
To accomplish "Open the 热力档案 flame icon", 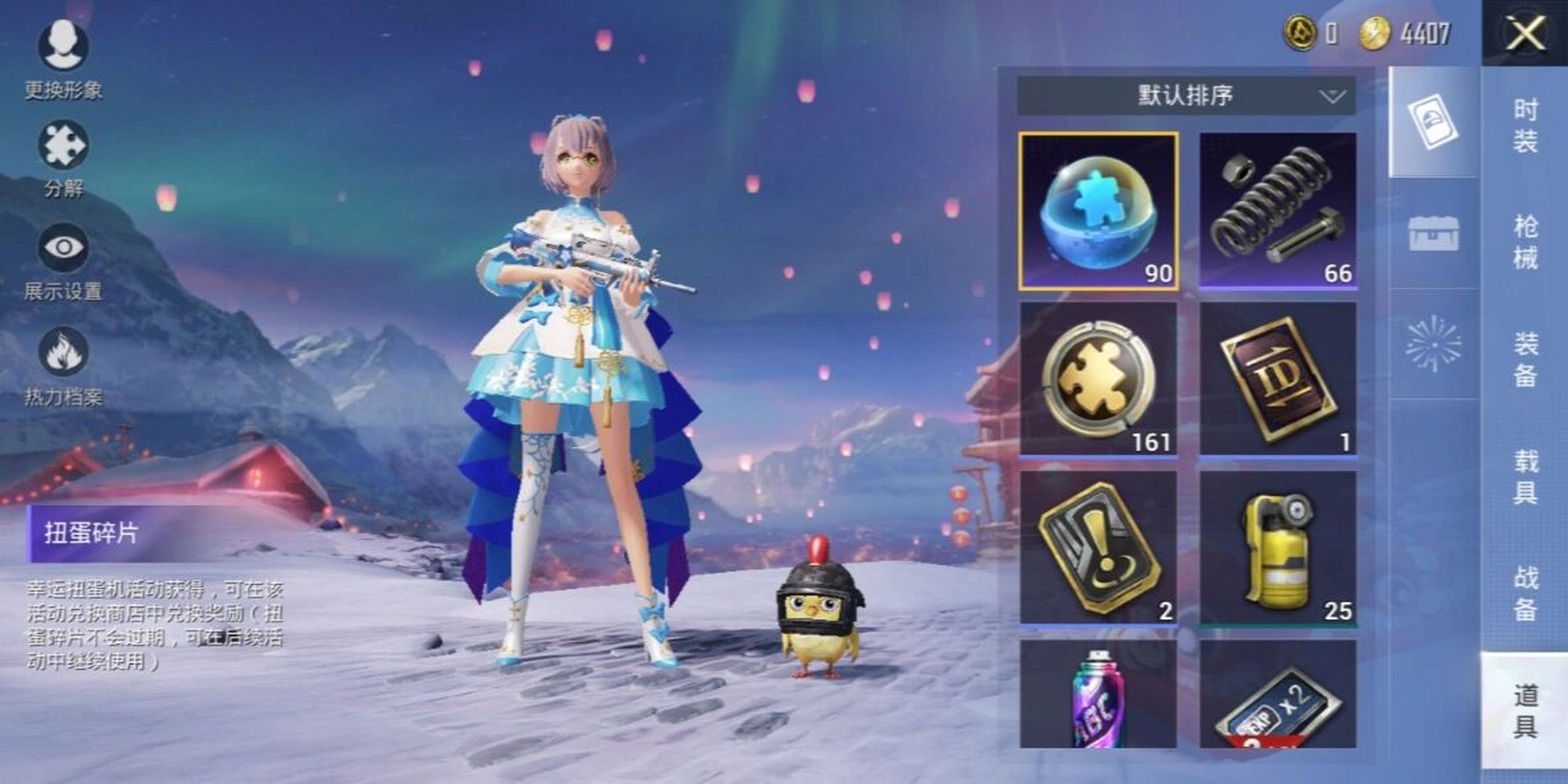I will point(63,352).
